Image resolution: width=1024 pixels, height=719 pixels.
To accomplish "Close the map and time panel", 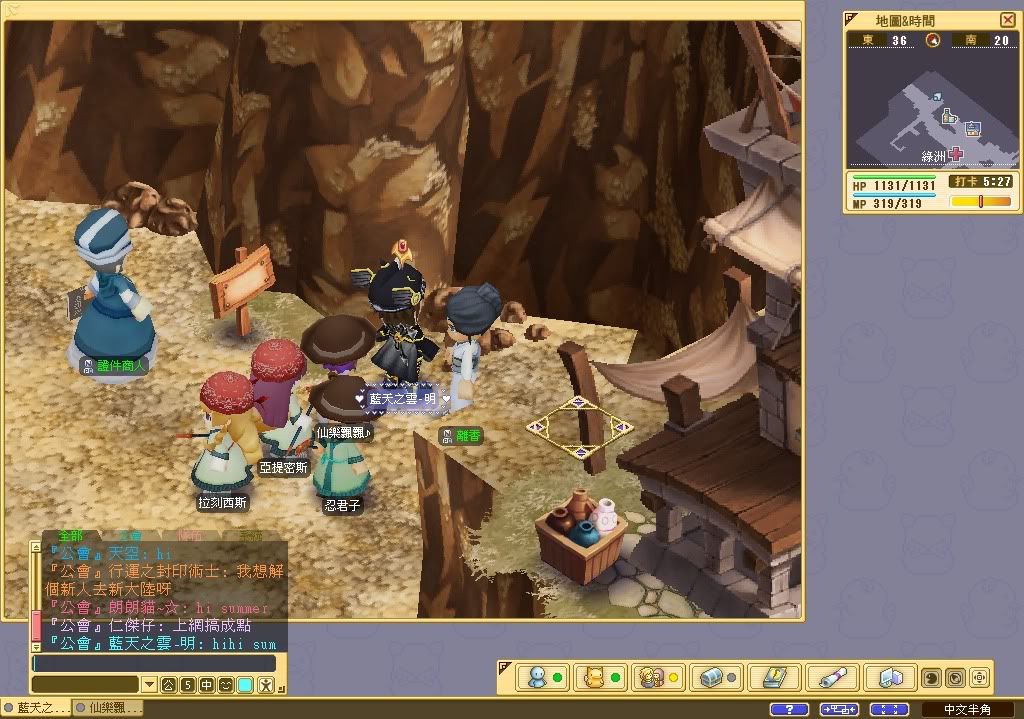I will point(1007,19).
